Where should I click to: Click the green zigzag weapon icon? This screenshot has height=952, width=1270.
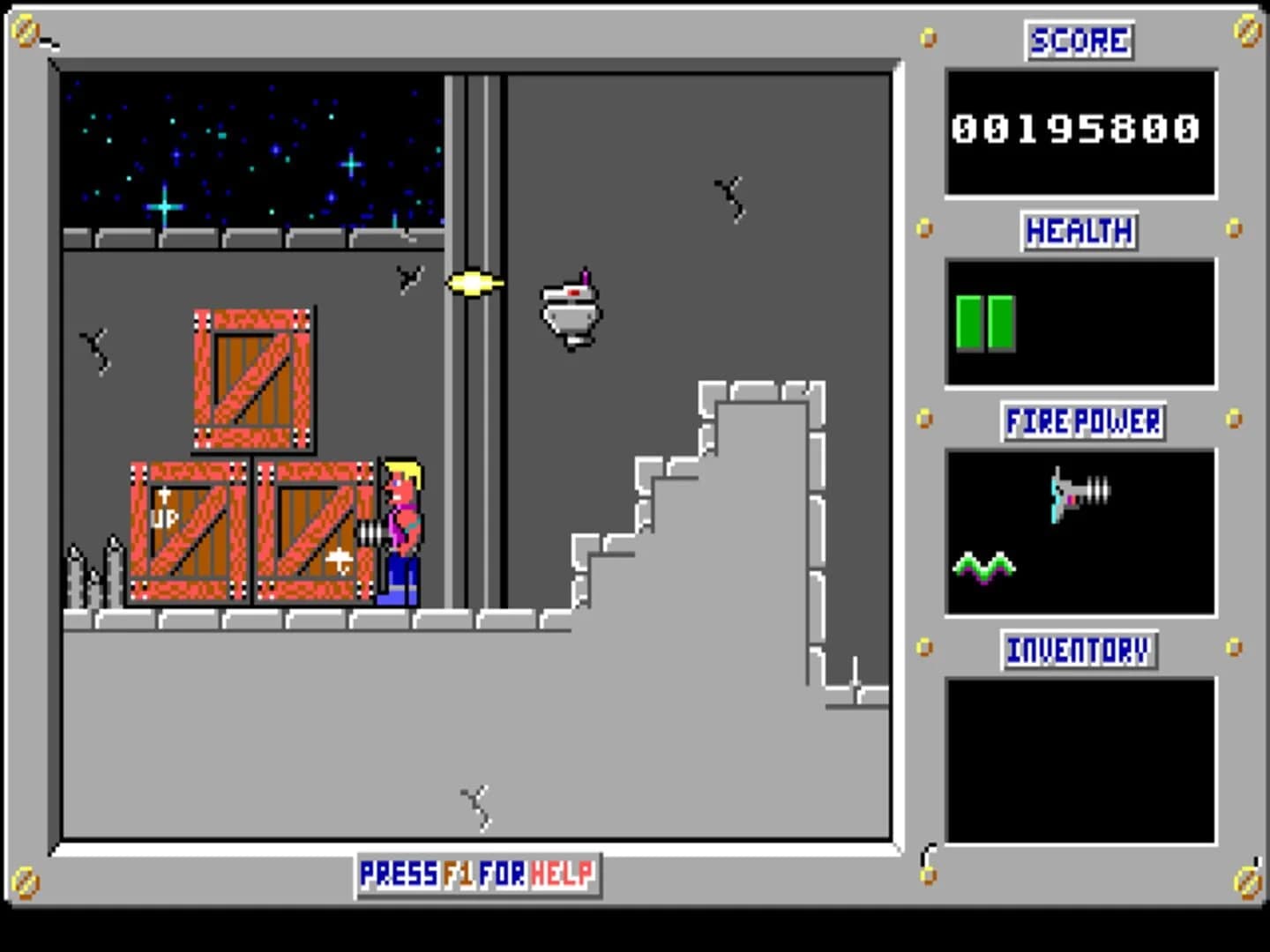tap(983, 565)
